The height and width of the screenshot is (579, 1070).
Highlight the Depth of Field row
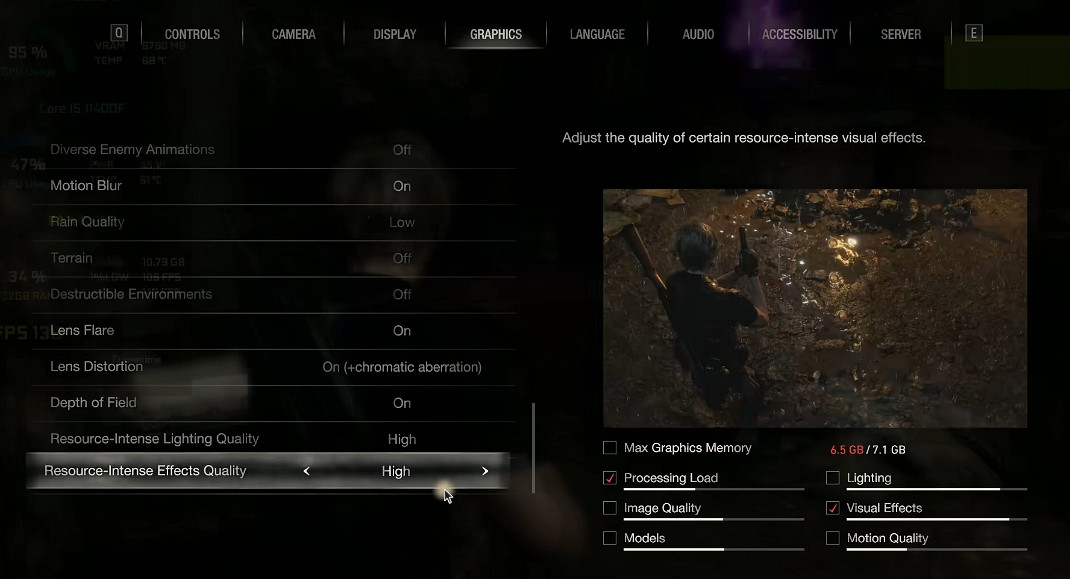tap(270, 403)
